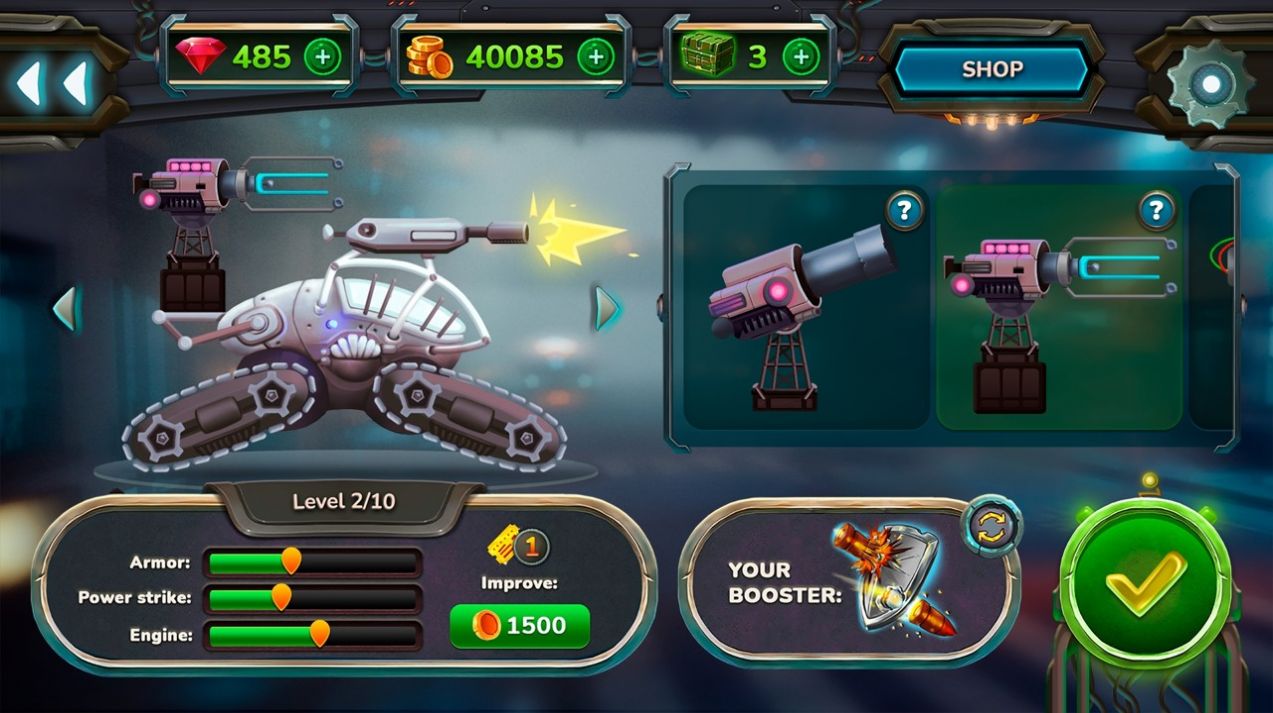Open settings via the gear icon
The height and width of the screenshot is (713, 1273).
click(x=1210, y=84)
